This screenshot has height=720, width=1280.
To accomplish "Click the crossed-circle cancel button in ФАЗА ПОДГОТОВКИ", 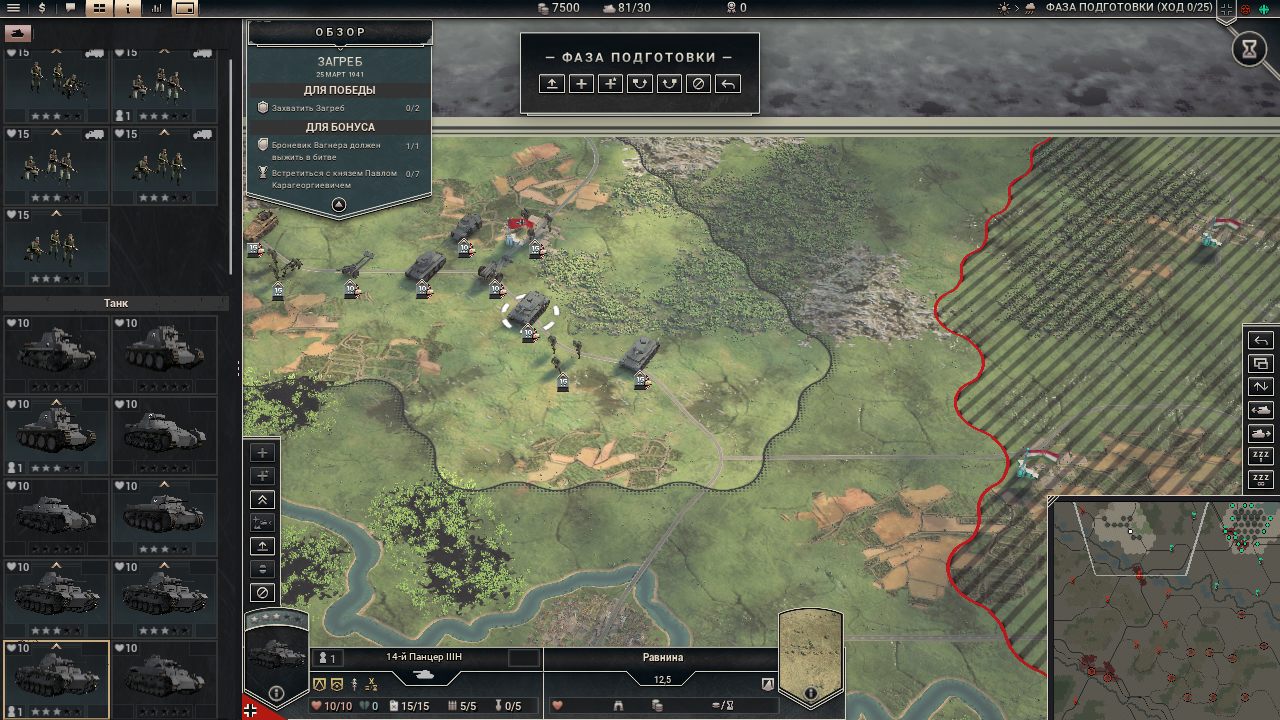I will 699,84.
